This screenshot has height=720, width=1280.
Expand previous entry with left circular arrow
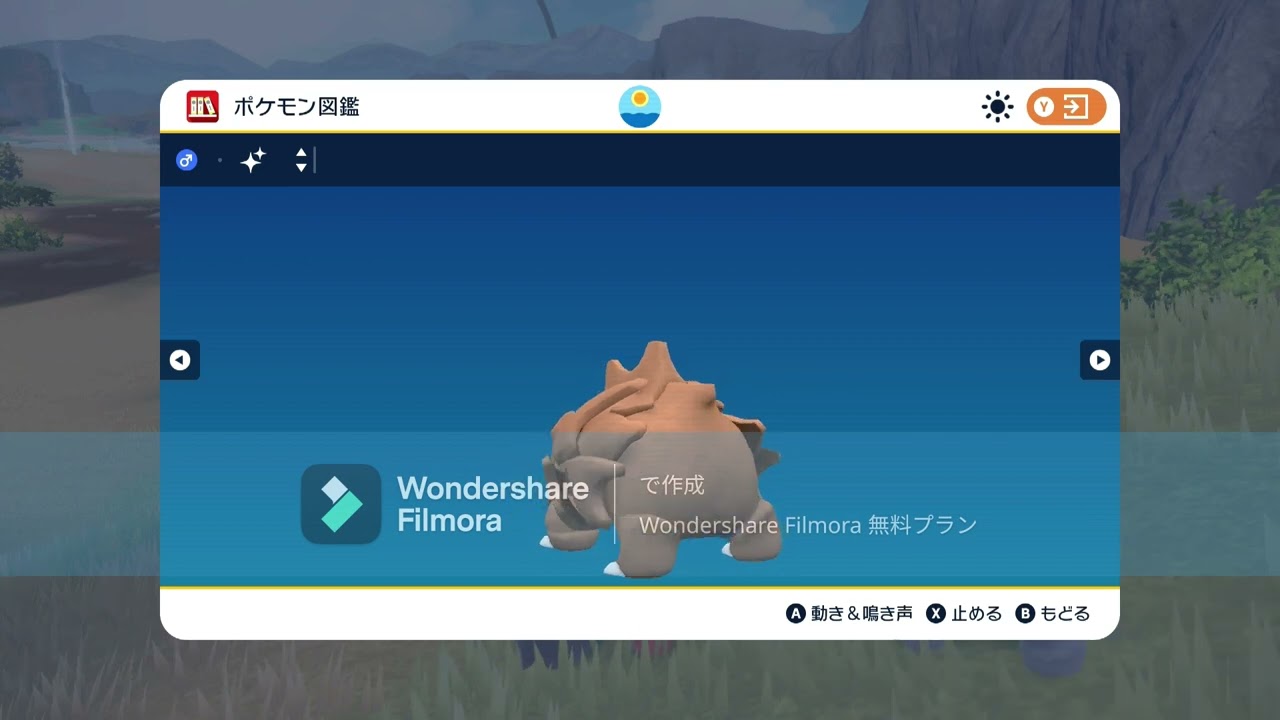(180, 360)
